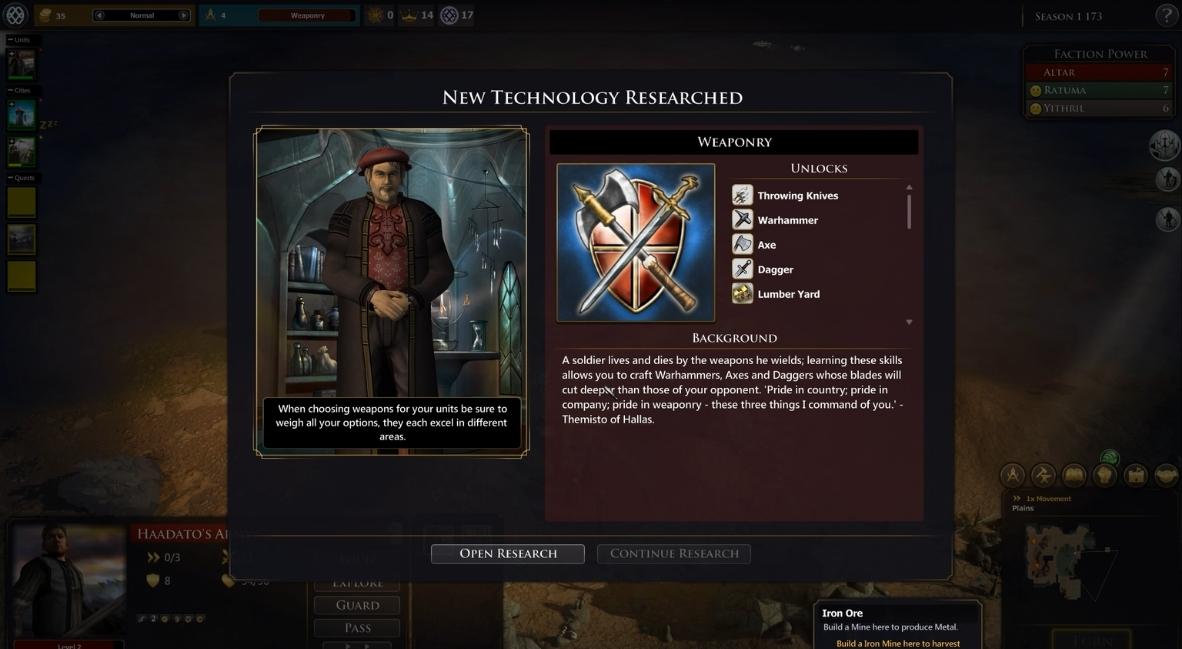This screenshot has width=1182, height=649.
Task: Select the sleeping city thumbnail under Cities
Action: click(22, 115)
